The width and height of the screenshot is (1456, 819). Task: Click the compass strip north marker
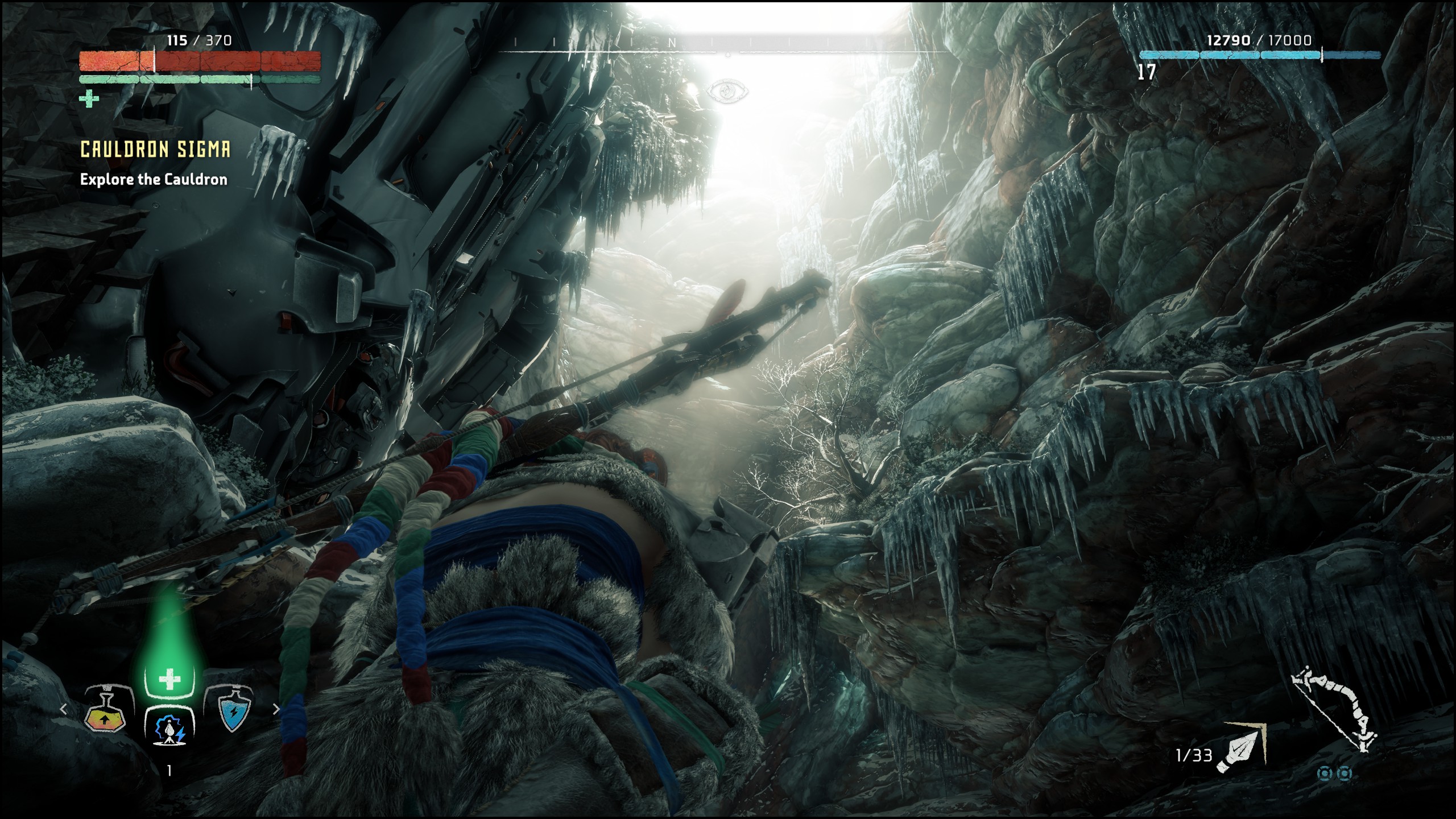point(672,43)
